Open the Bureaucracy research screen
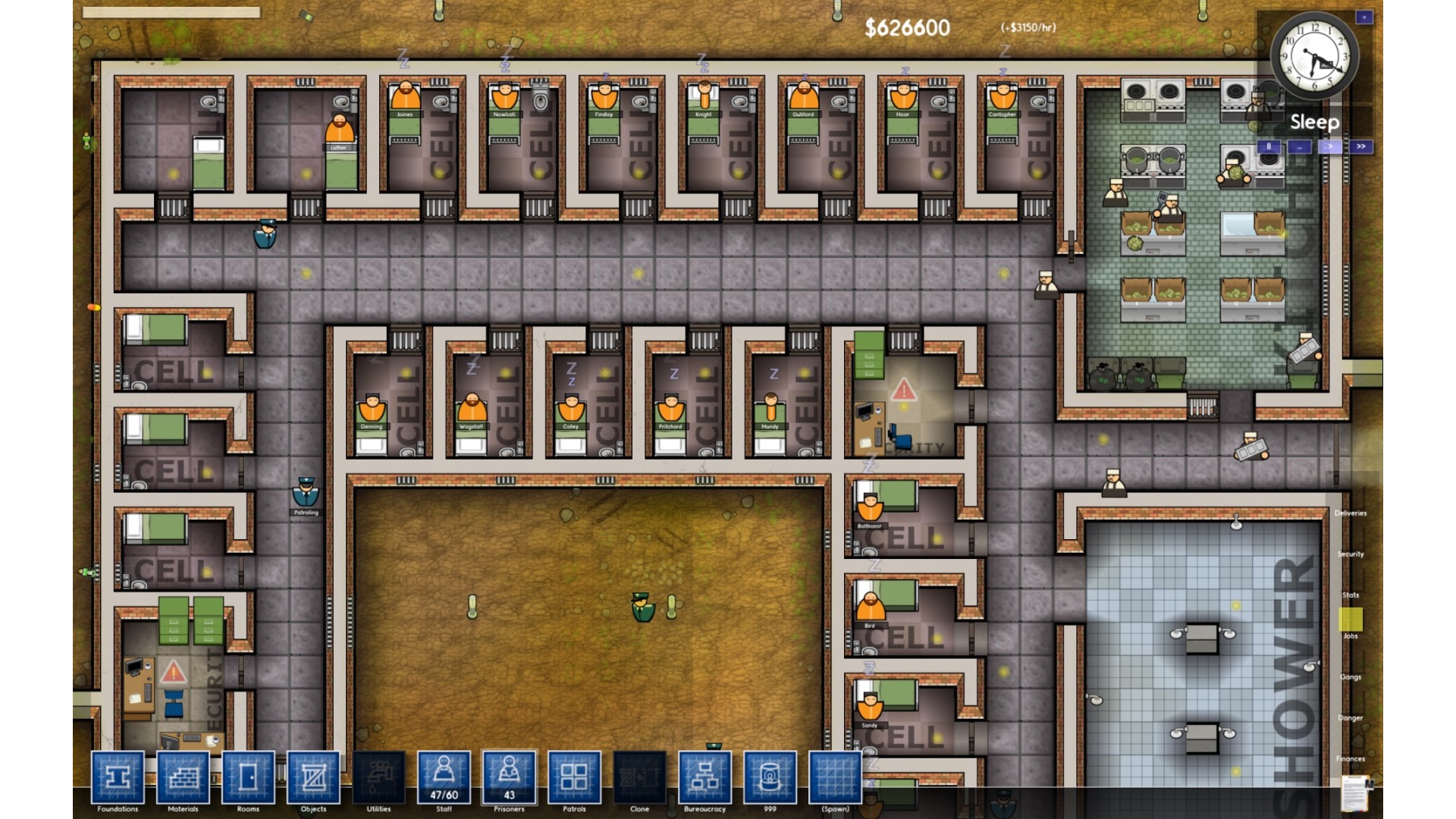The height and width of the screenshot is (819, 1456). (x=704, y=777)
